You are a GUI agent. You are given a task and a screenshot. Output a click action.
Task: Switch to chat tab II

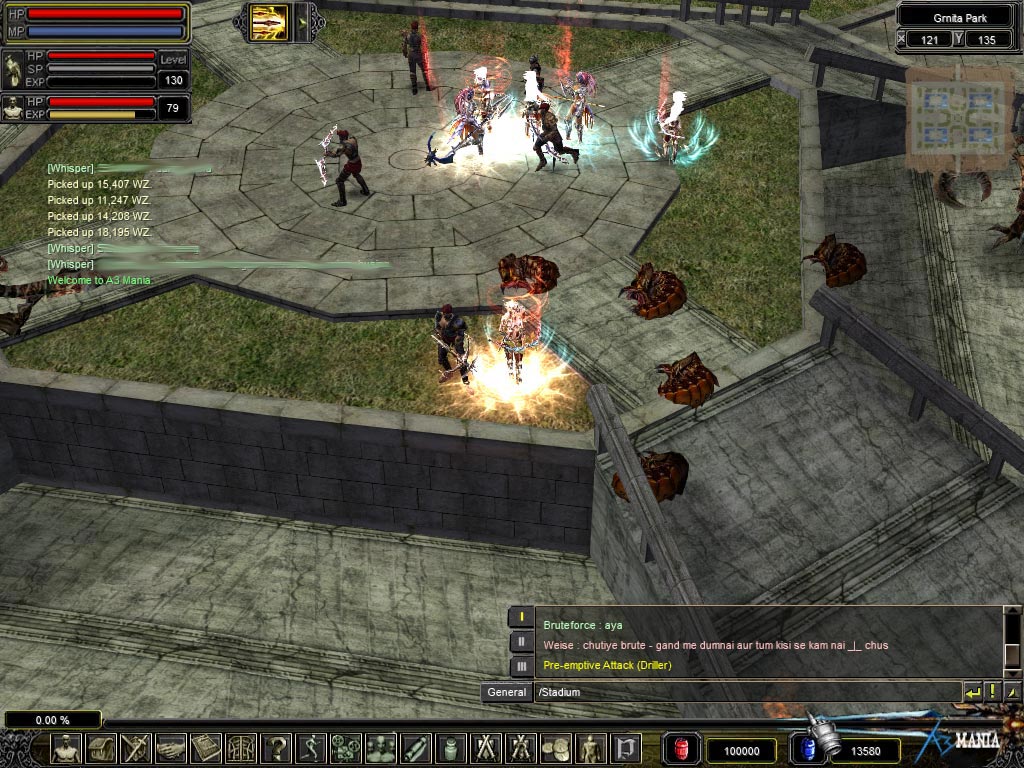[x=521, y=642]
